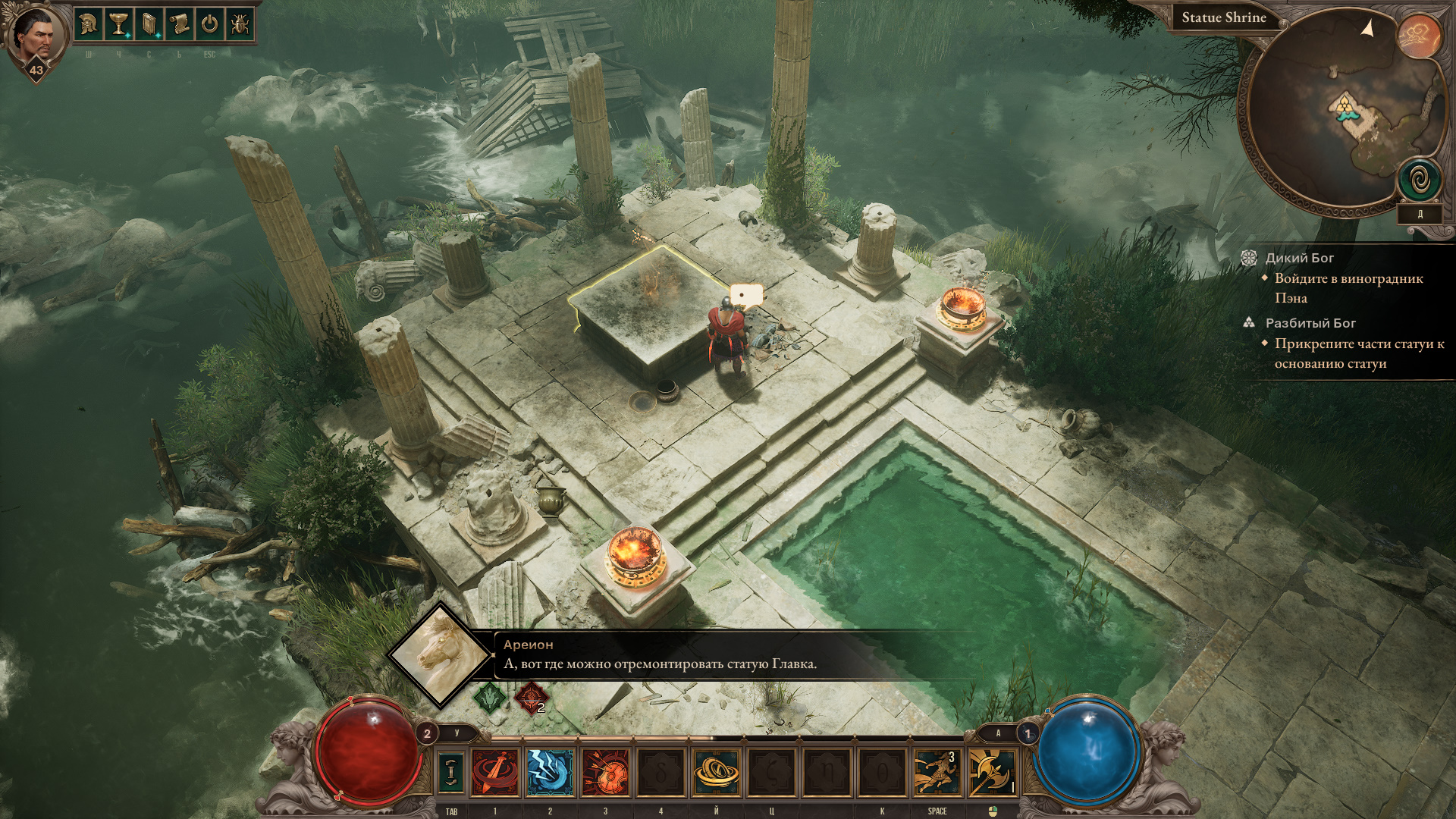The width and height of the screenshot is (1456, 819).
Task: Click the beetle bug report icon
Action: tap(240, 24)
